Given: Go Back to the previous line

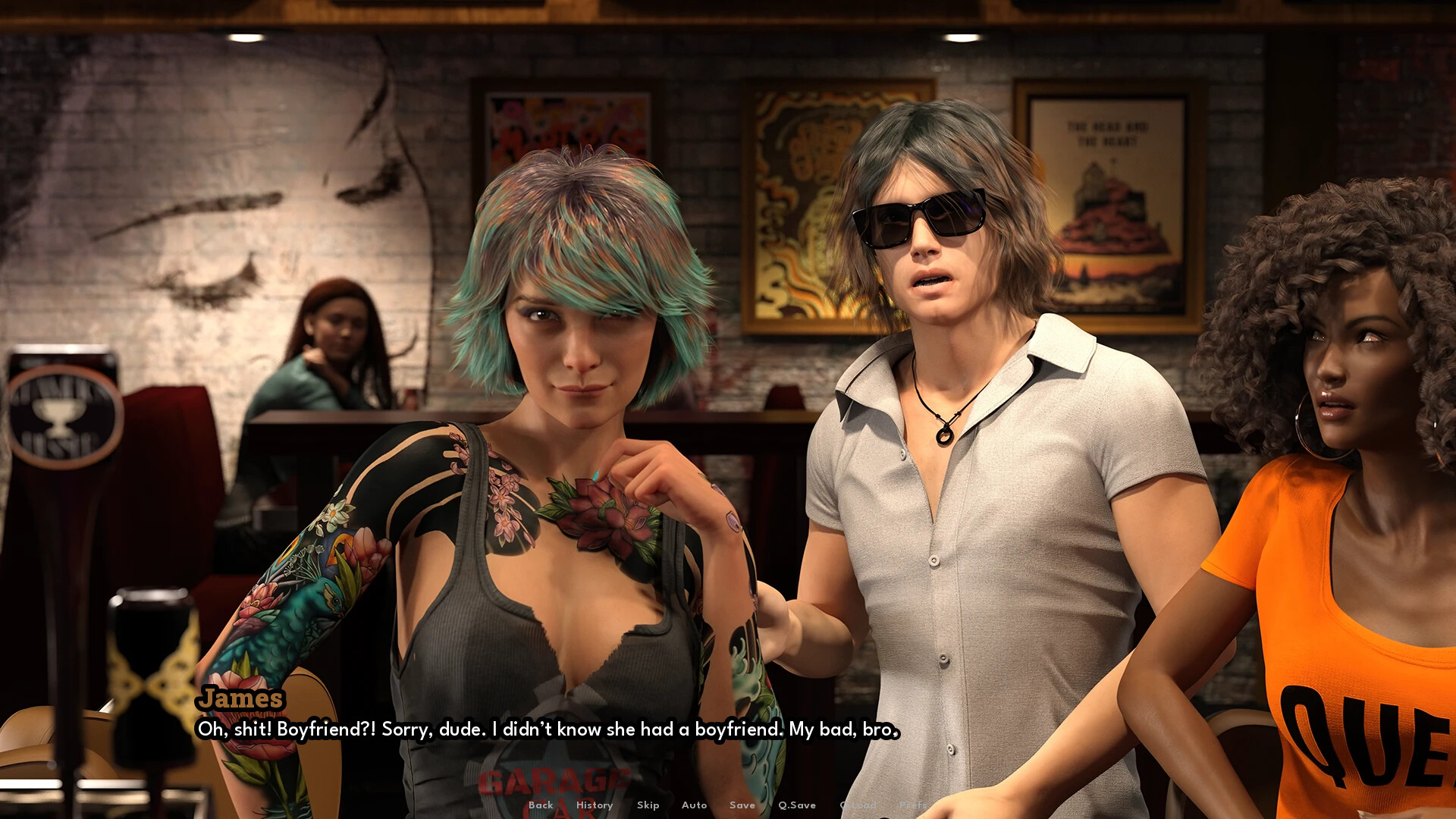Looking at the screenshot, I should [541, 805].
